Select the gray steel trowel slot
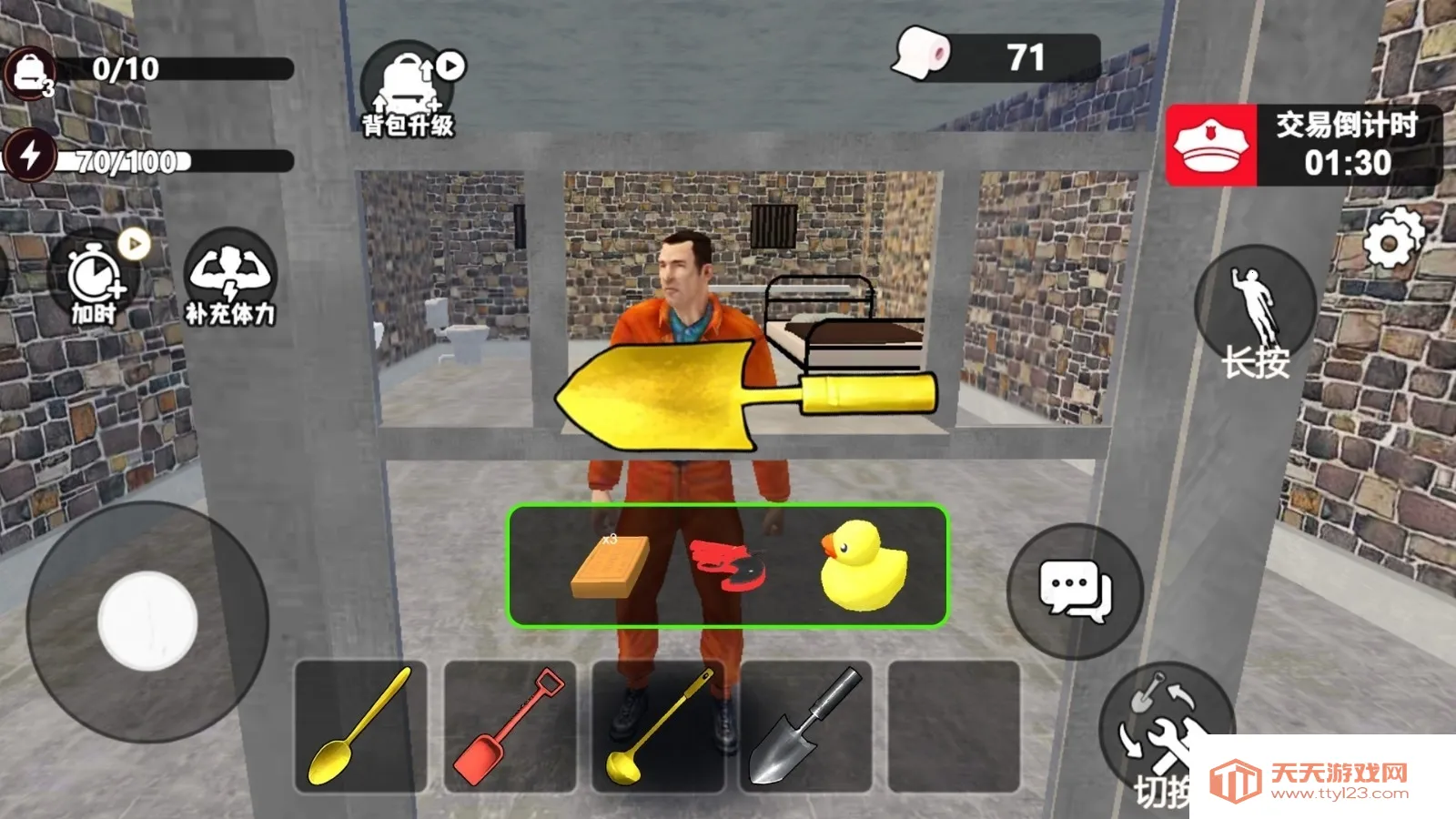The image size is (1456, 819). click(806, 725)
